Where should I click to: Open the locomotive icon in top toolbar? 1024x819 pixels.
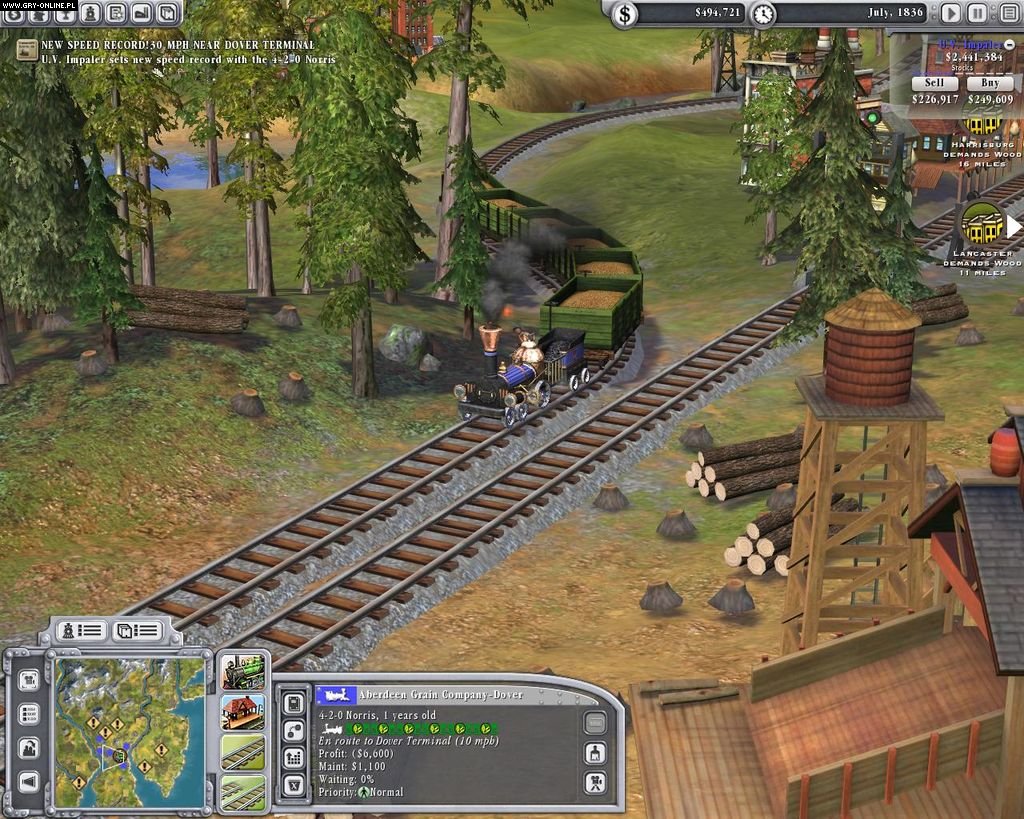coord(91,13)
